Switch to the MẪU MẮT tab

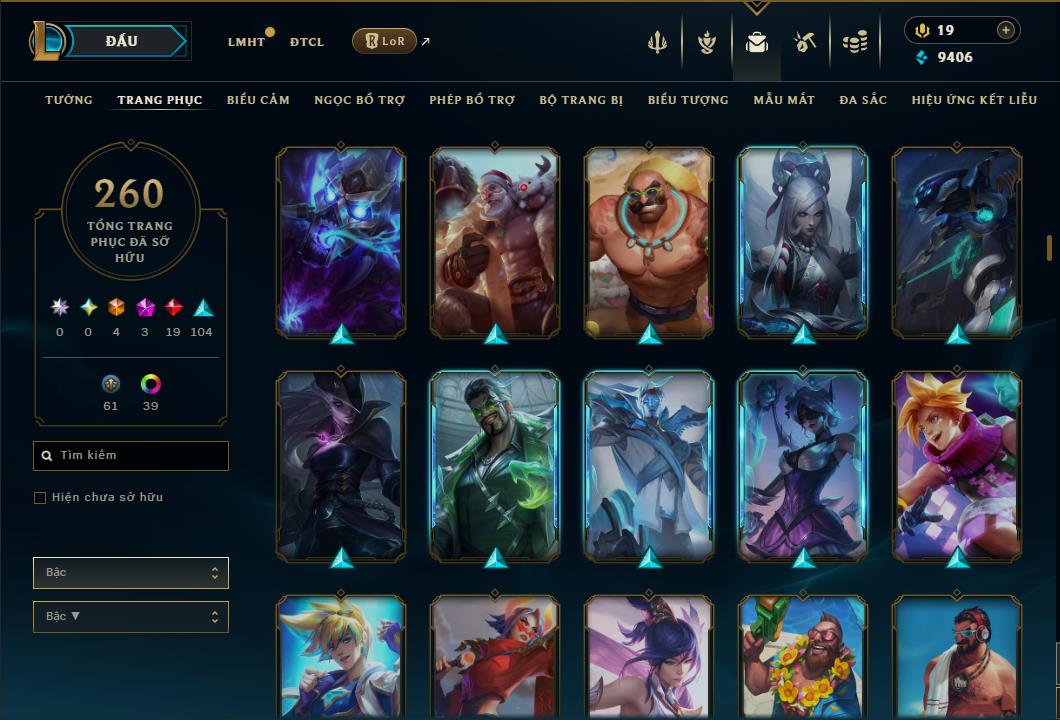(x=784, y=100)
